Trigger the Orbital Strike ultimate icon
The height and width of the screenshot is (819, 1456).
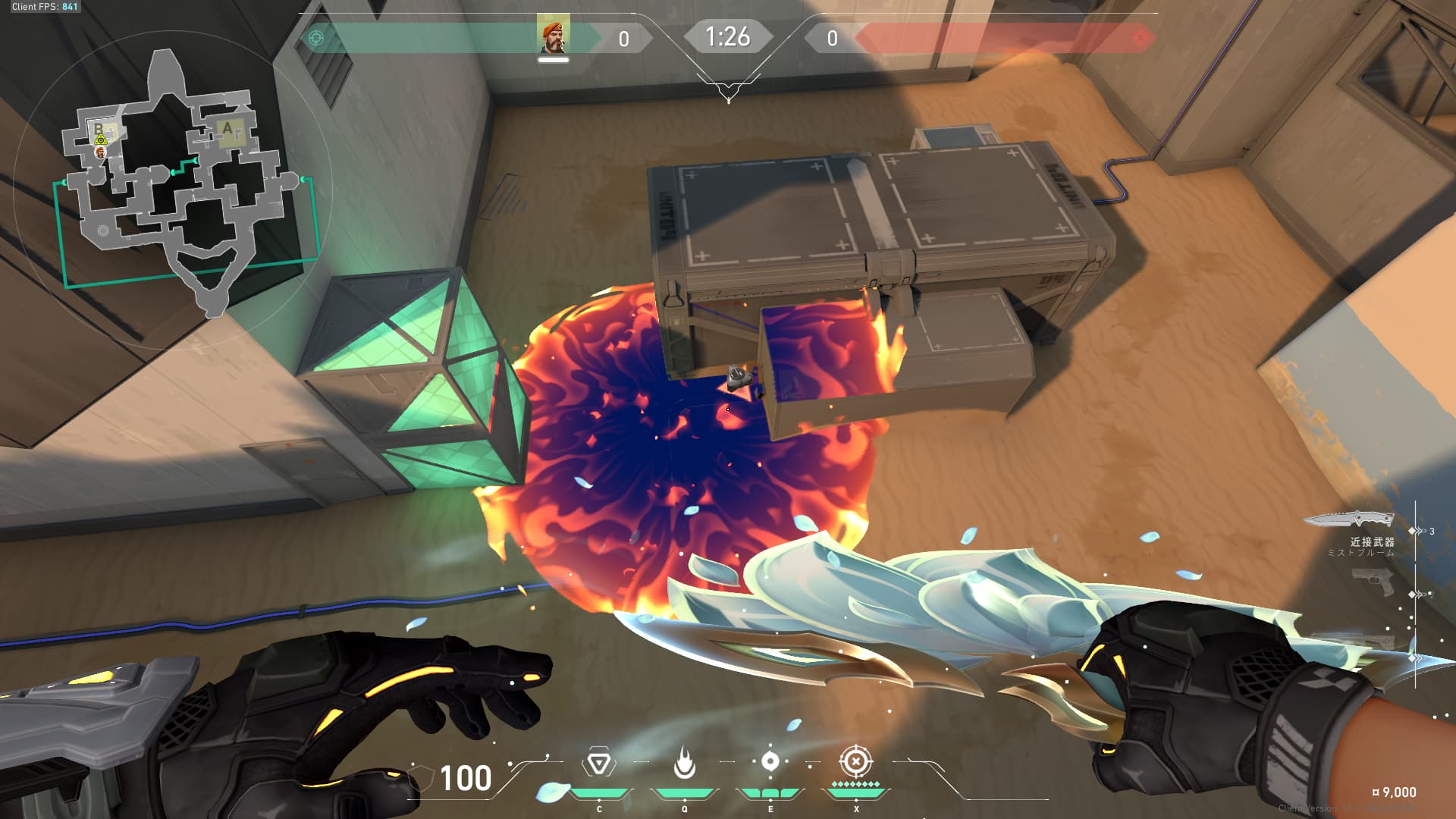(856, 761)
